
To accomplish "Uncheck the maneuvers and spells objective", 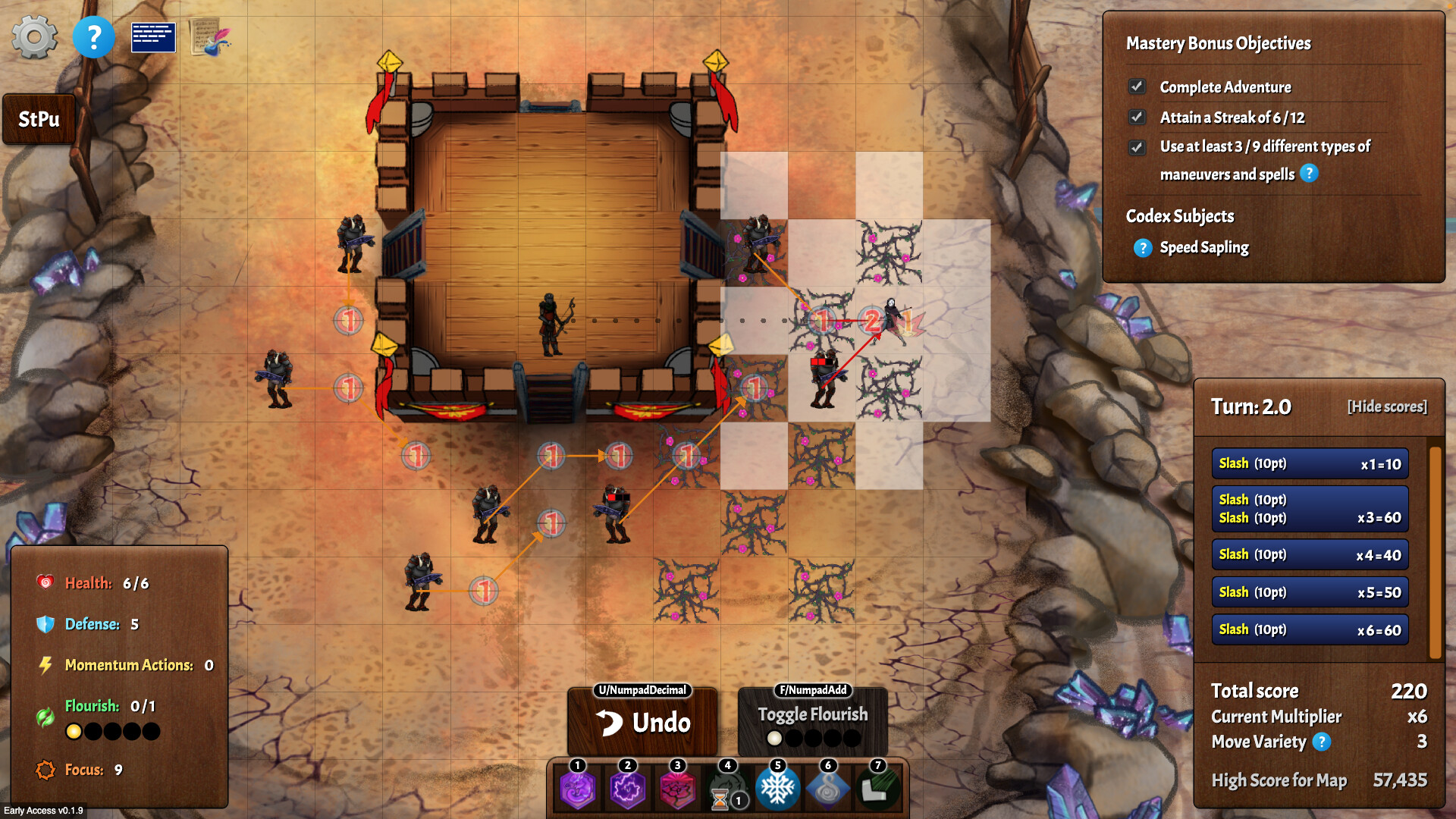I will (x=1136, y=147).
